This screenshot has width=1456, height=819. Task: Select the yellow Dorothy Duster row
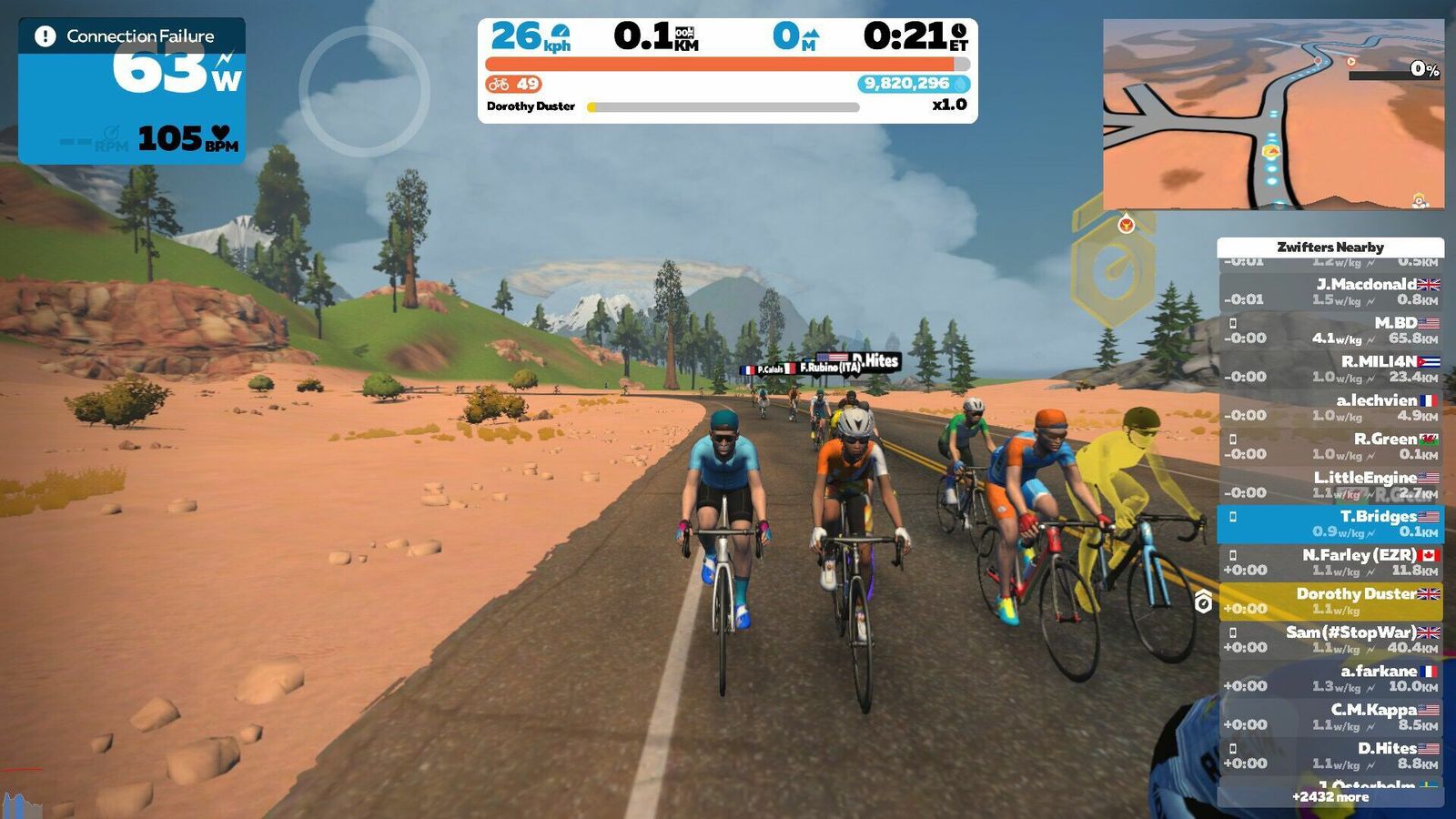pyautogui.click(x=1330, y=602)
